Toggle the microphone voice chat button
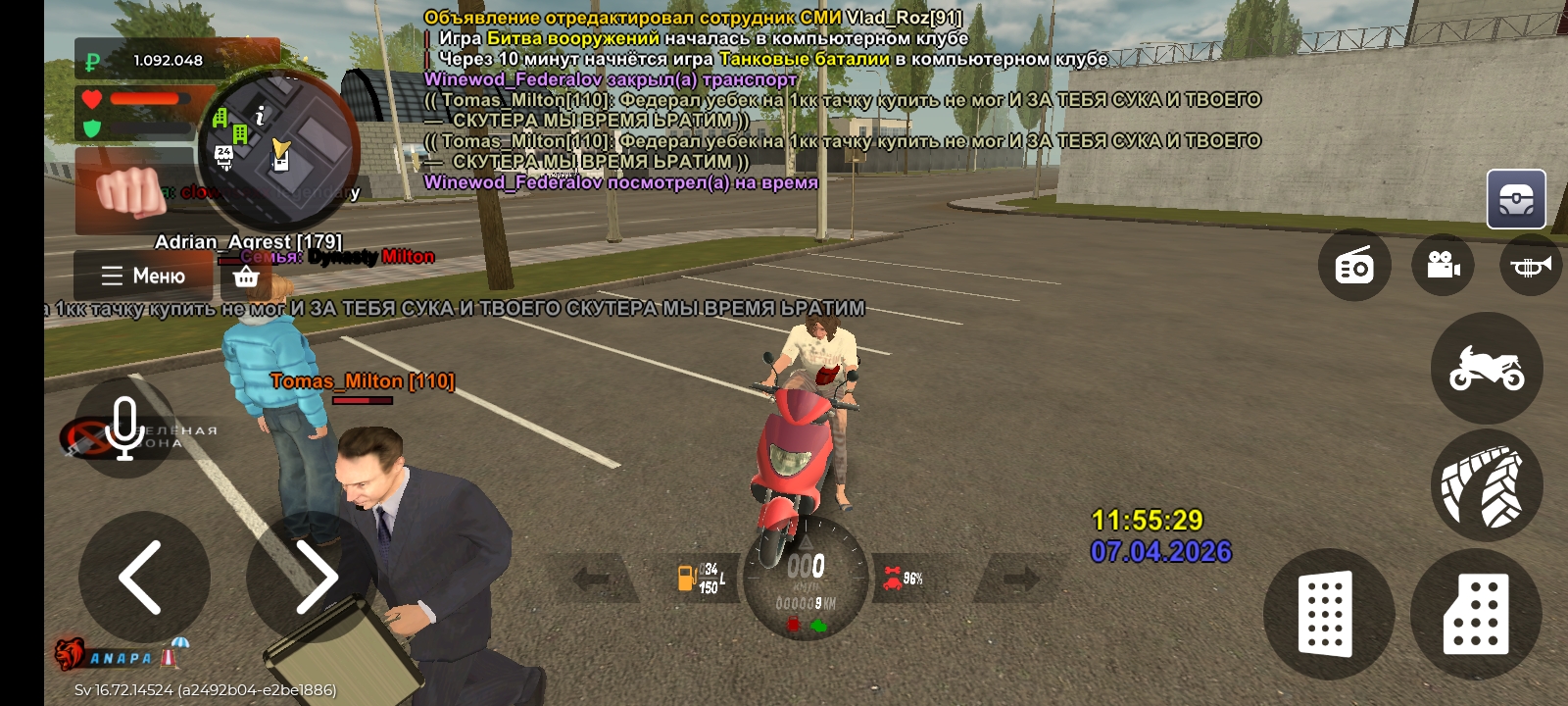The height and width of the screenshot is (706, 1568). point(124,429)
